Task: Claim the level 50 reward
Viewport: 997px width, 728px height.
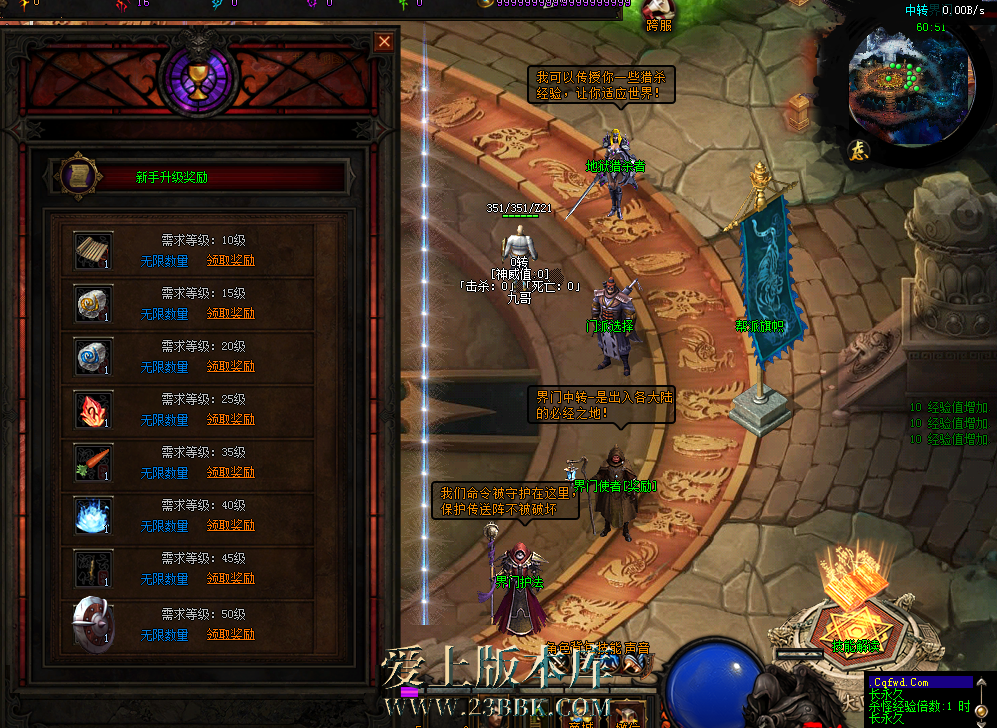Action: [231, 635]
